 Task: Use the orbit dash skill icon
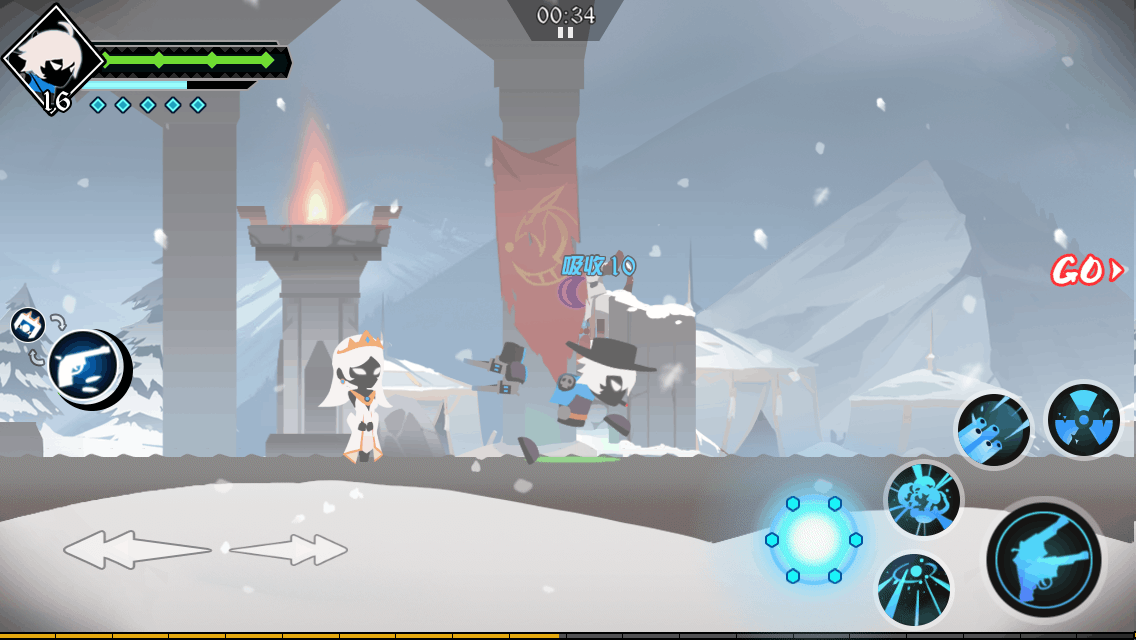coord(913,590)
